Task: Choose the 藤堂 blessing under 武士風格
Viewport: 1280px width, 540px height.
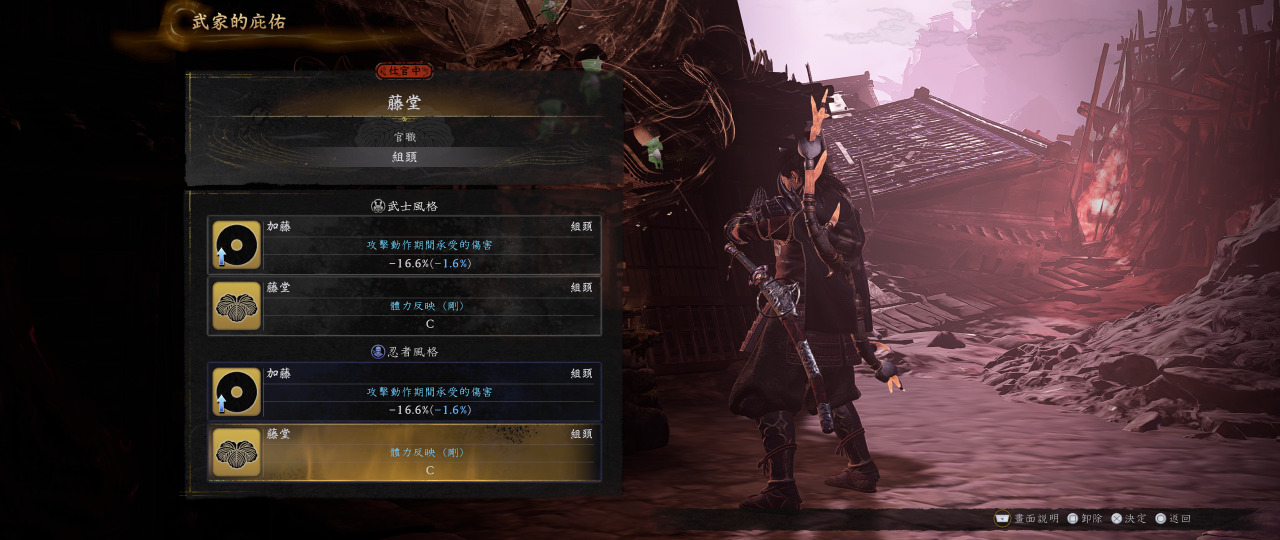Action: [405, 306]
